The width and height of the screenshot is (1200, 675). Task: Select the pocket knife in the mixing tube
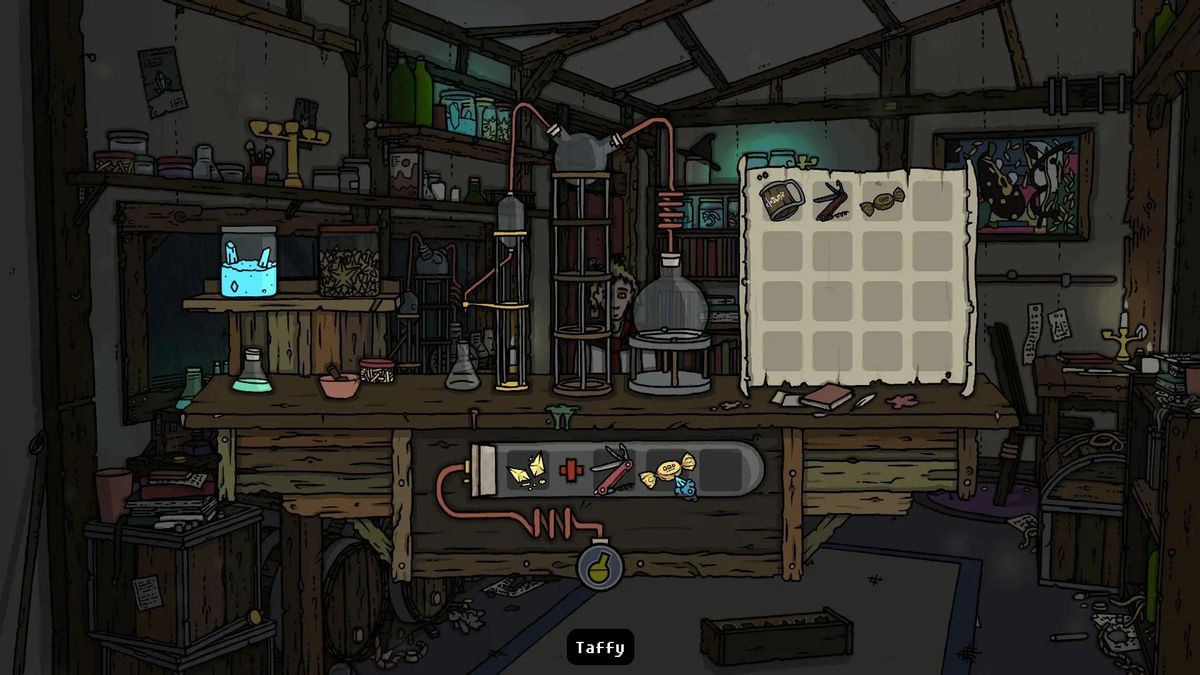point(612,470)
